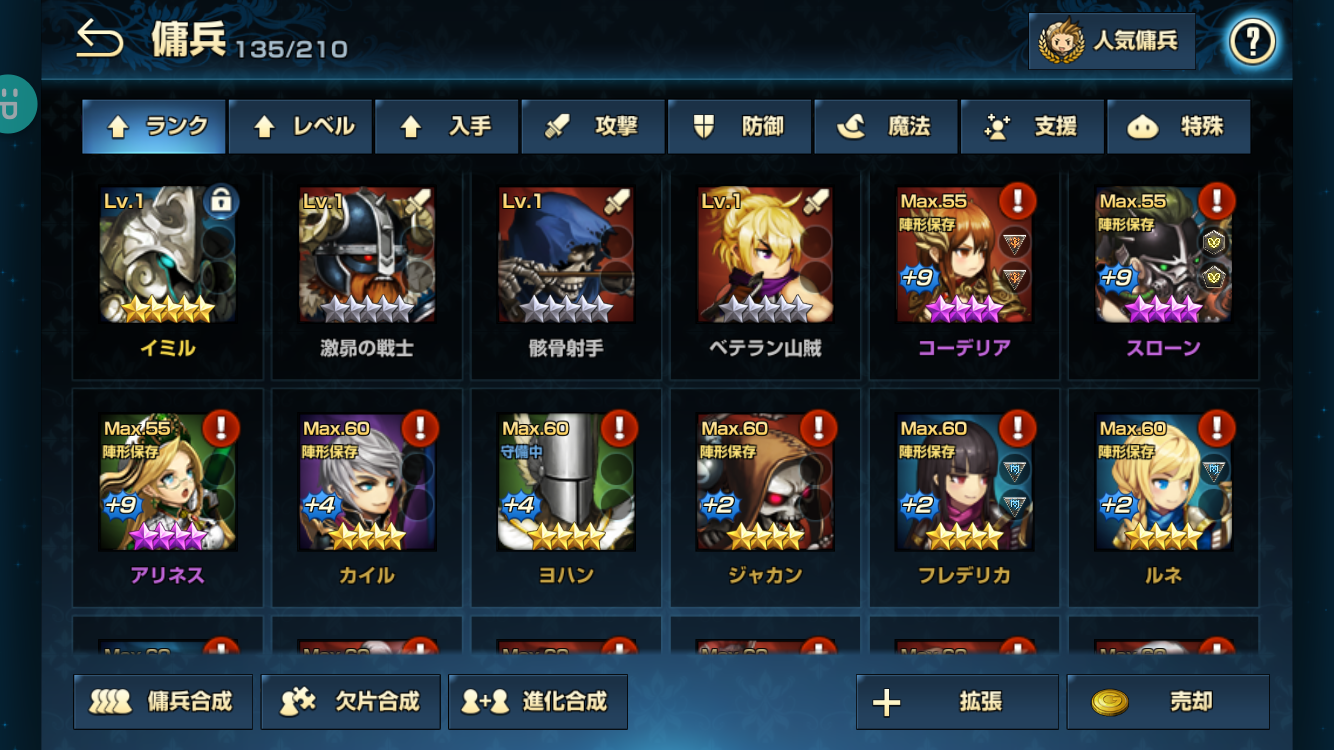Choose the コーデリア mercenary card
Viewport: 1334px width, 750px height.
[964, 270]
